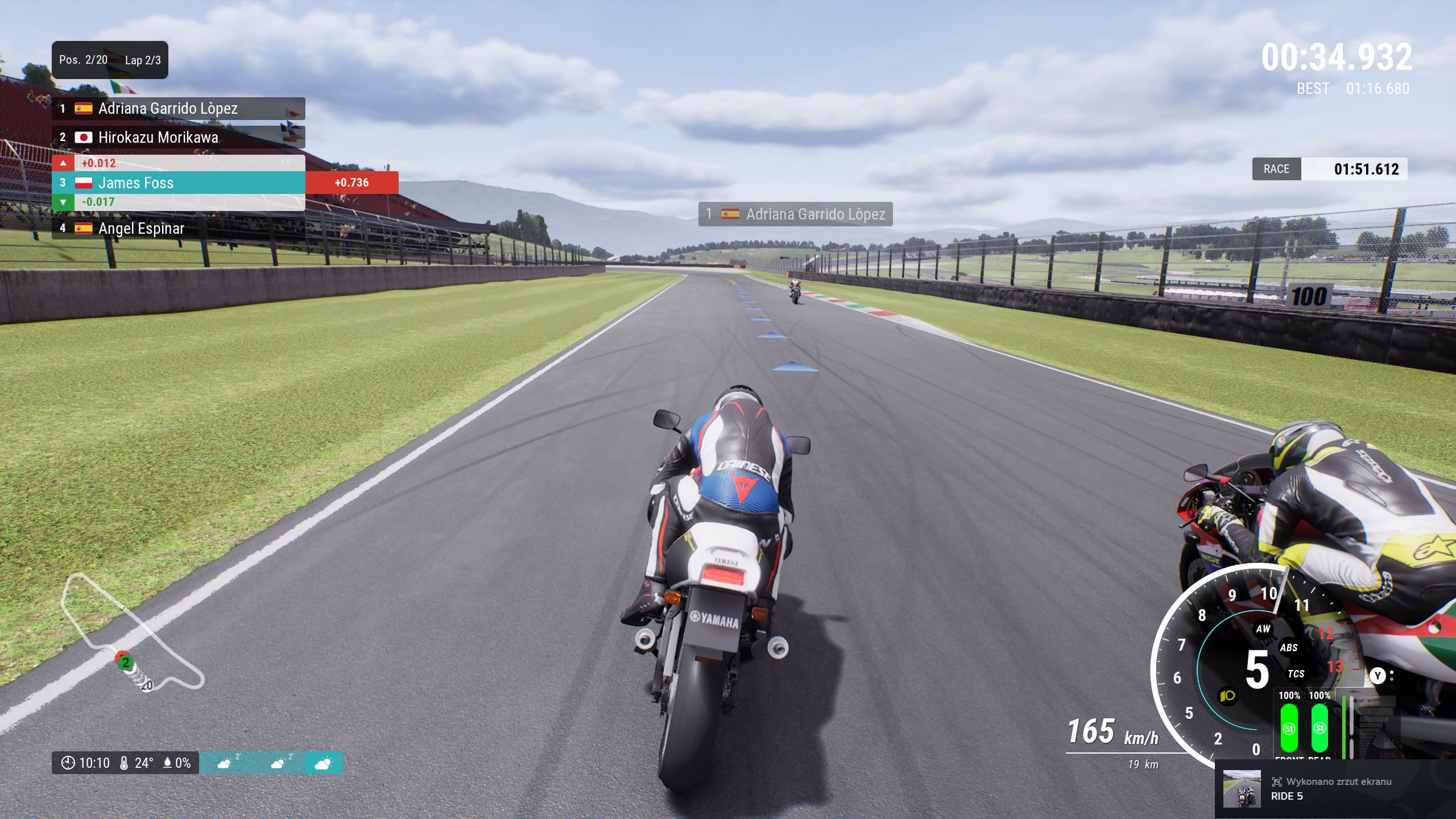Click the screenshot capture icon in the notification
The image size is (1456, 819).
pyautogui.click(x=1278, y=782)
